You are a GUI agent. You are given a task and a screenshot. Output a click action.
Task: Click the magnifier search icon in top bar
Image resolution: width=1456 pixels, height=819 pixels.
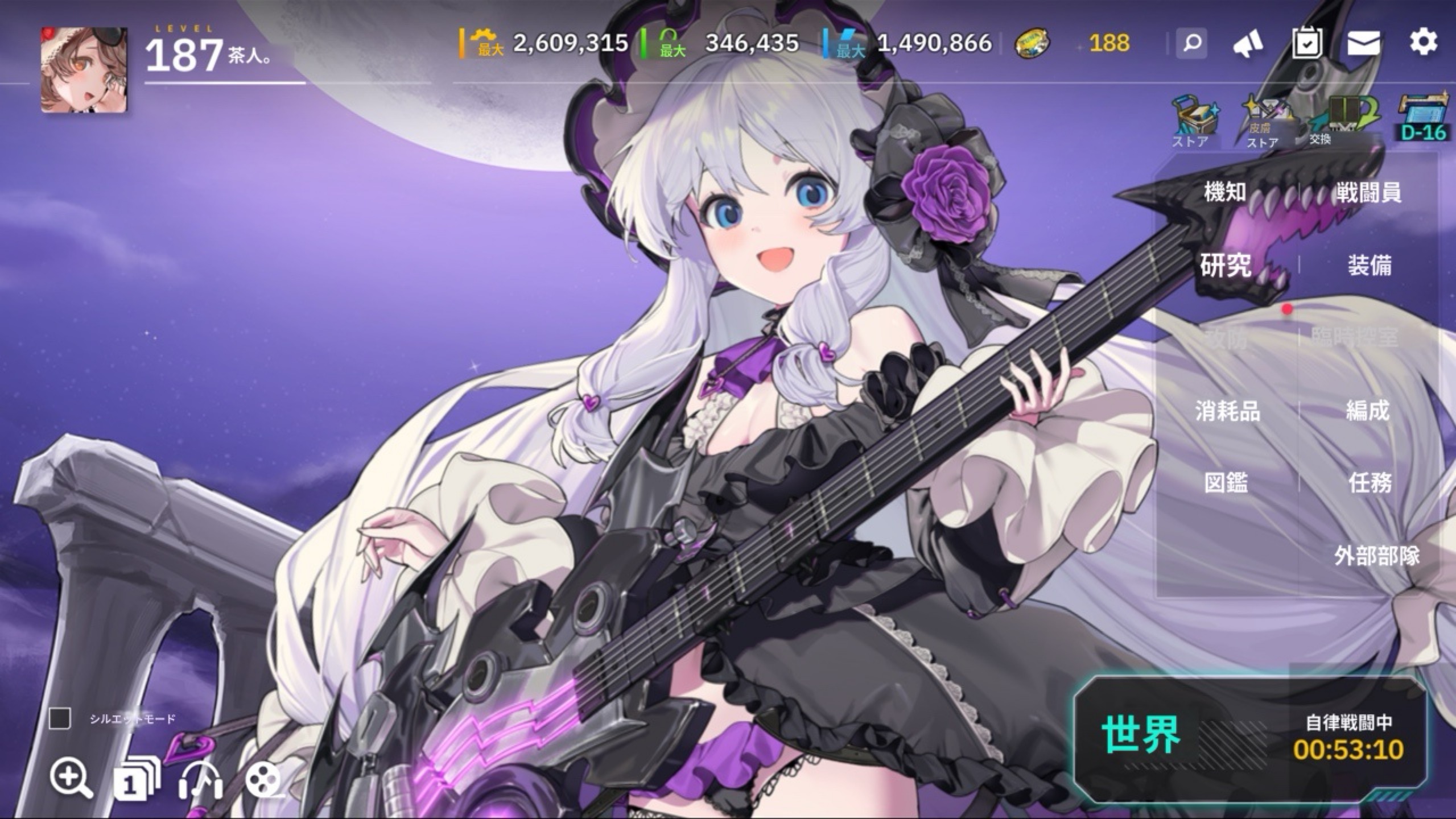(1192, 43)
